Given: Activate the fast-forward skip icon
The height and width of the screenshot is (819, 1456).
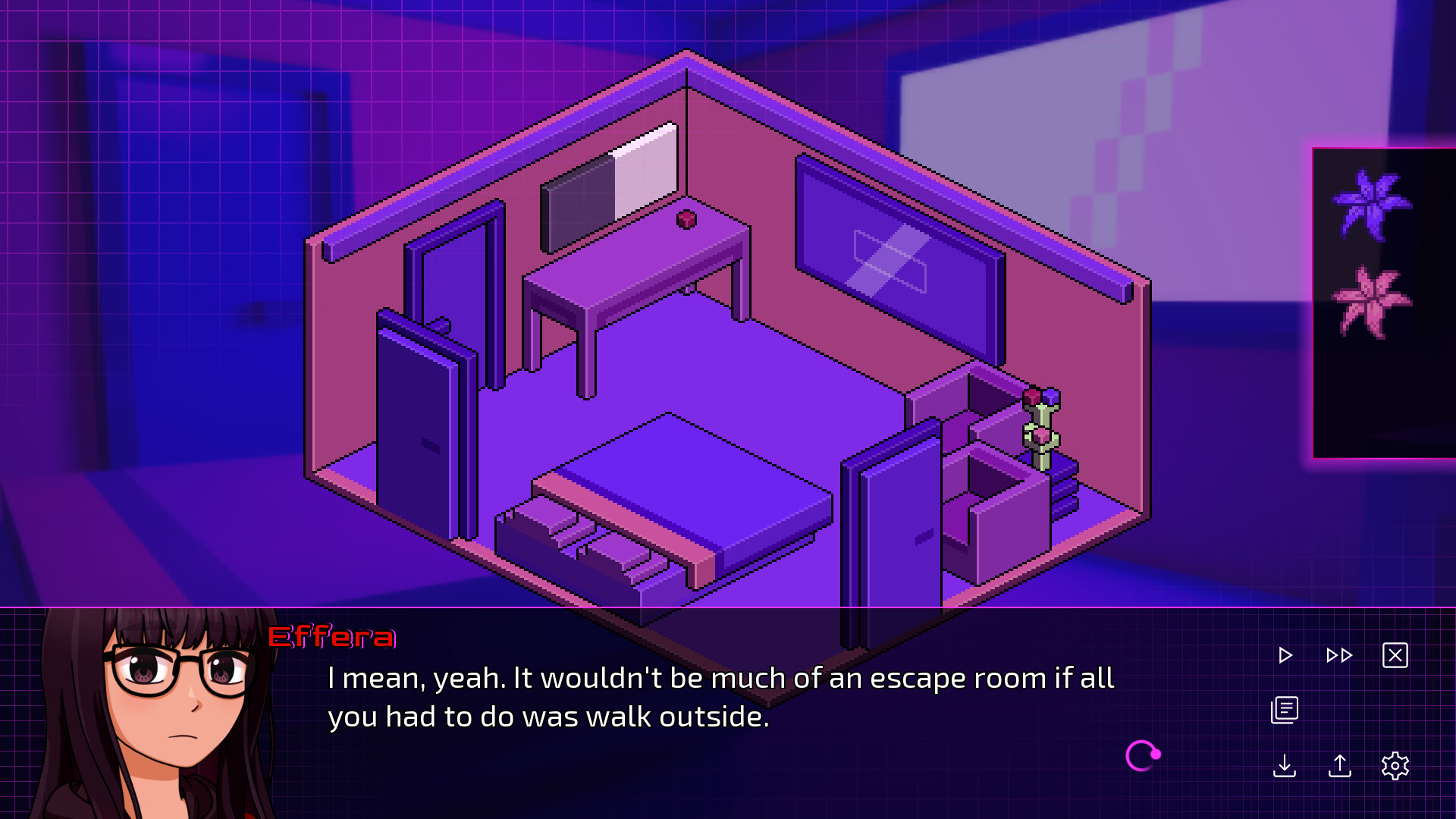Looking at the screenshot, I should point(1338,654).
